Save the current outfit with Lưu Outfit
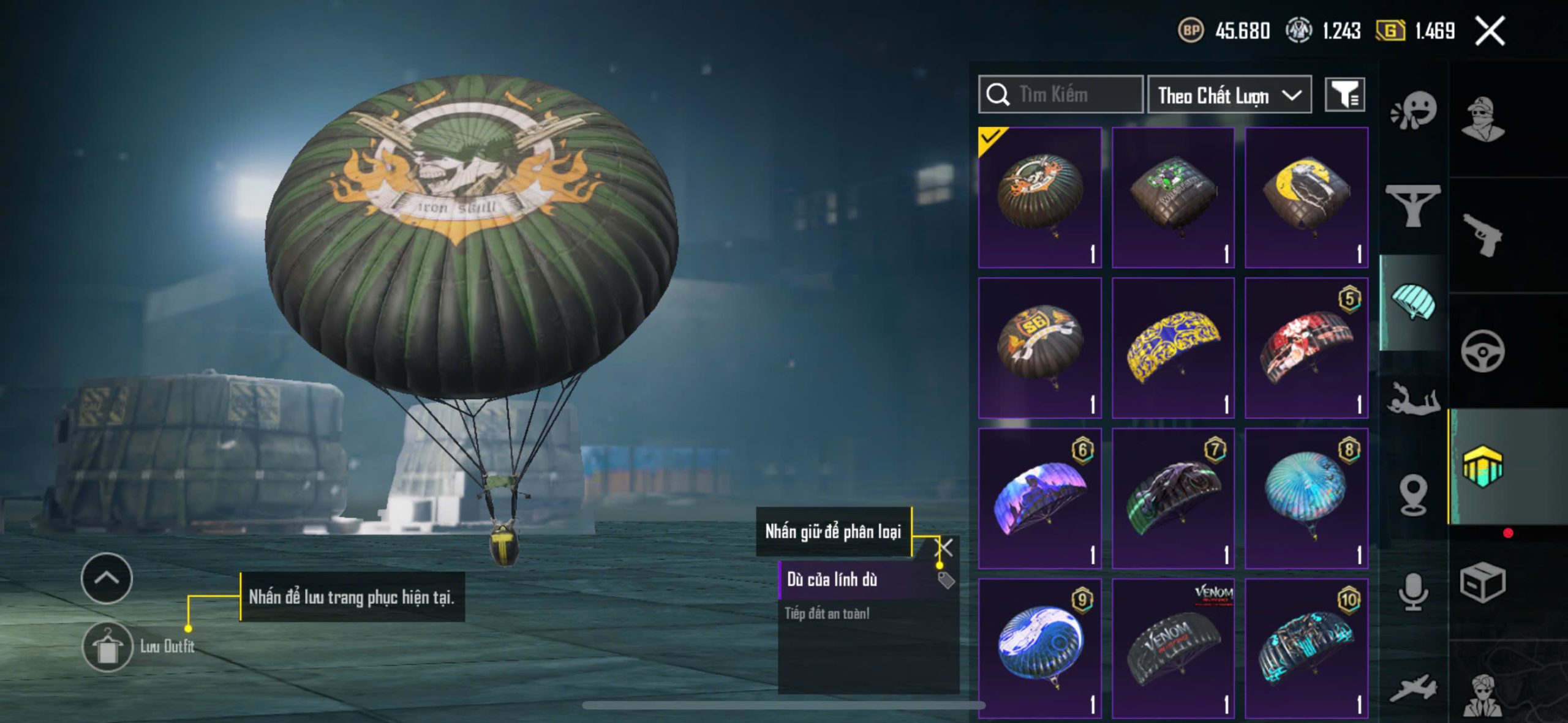 click(x=108, y=647)
